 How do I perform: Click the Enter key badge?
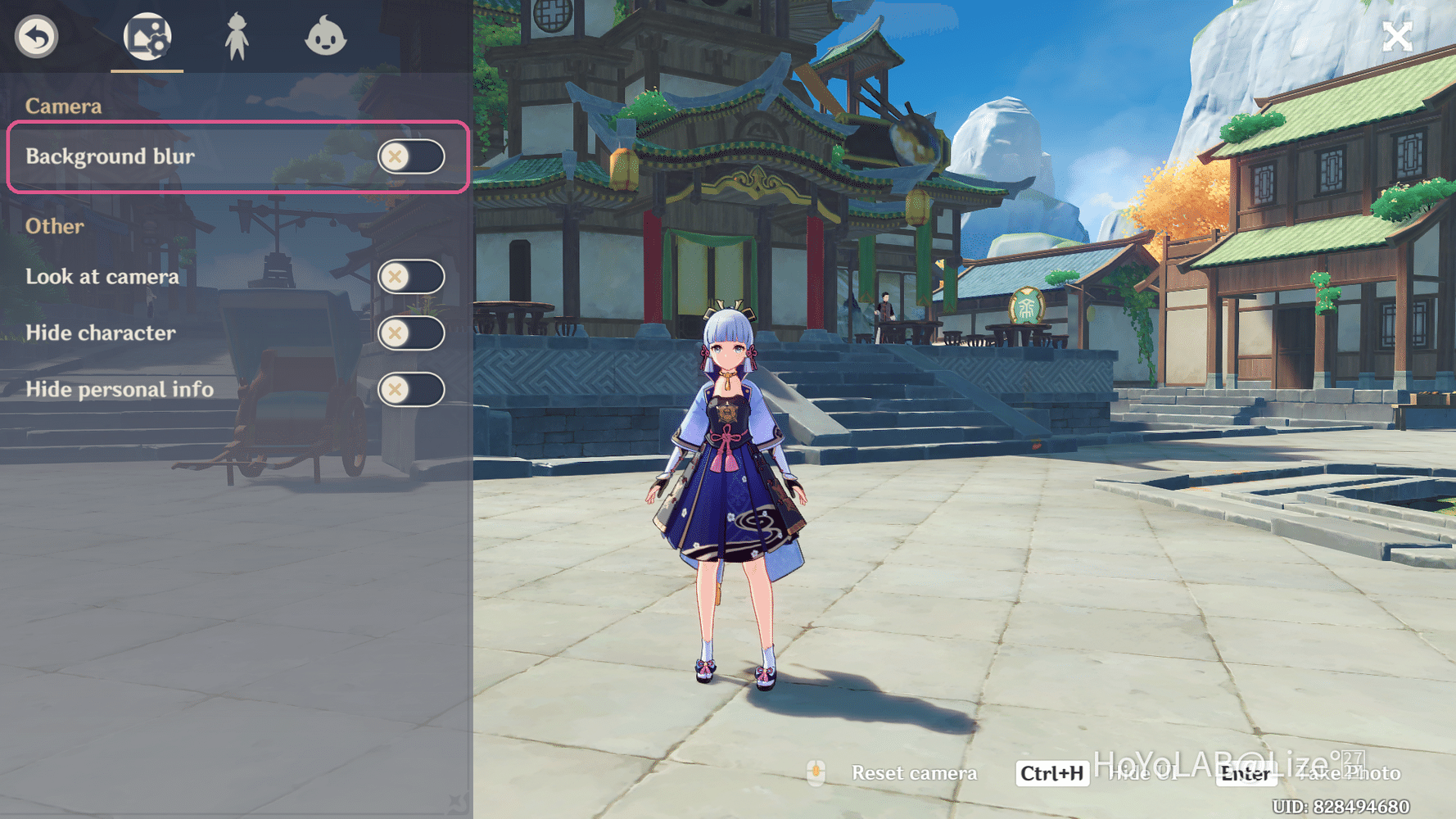point(1246,772)
